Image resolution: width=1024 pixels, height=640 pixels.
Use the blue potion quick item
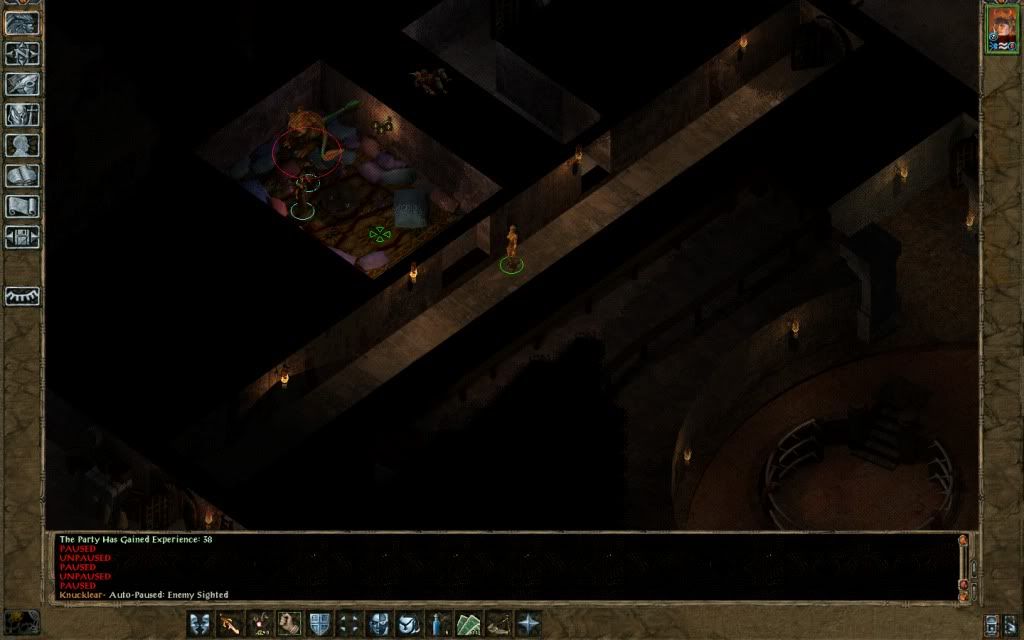(x=439, y=624)
